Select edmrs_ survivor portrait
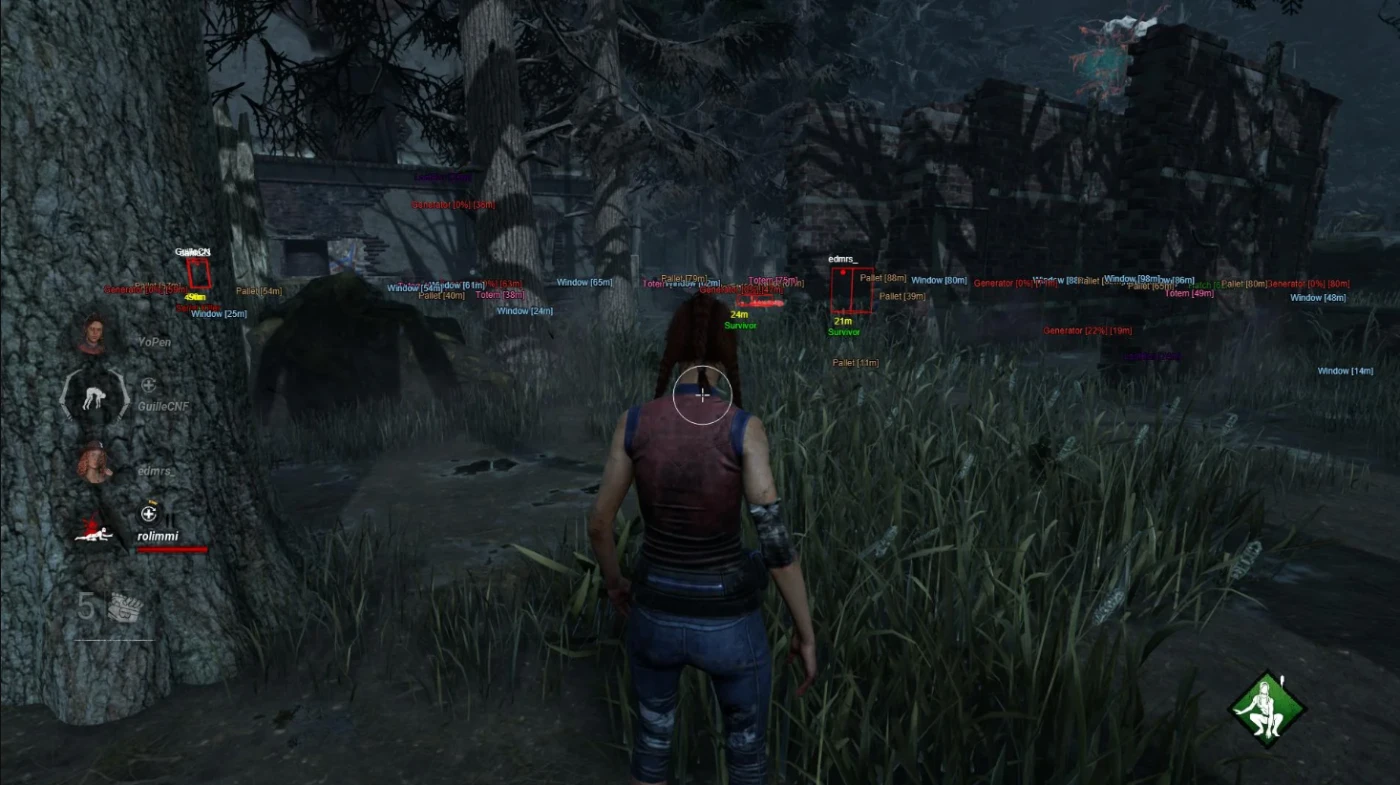1400x785 pixels. click(95, 462)
